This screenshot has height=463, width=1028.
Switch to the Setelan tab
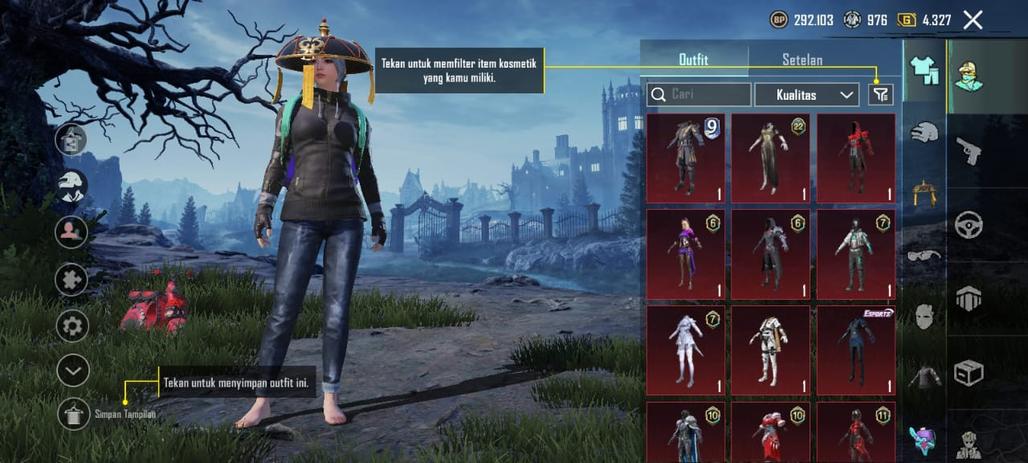(x=802, y=60)
